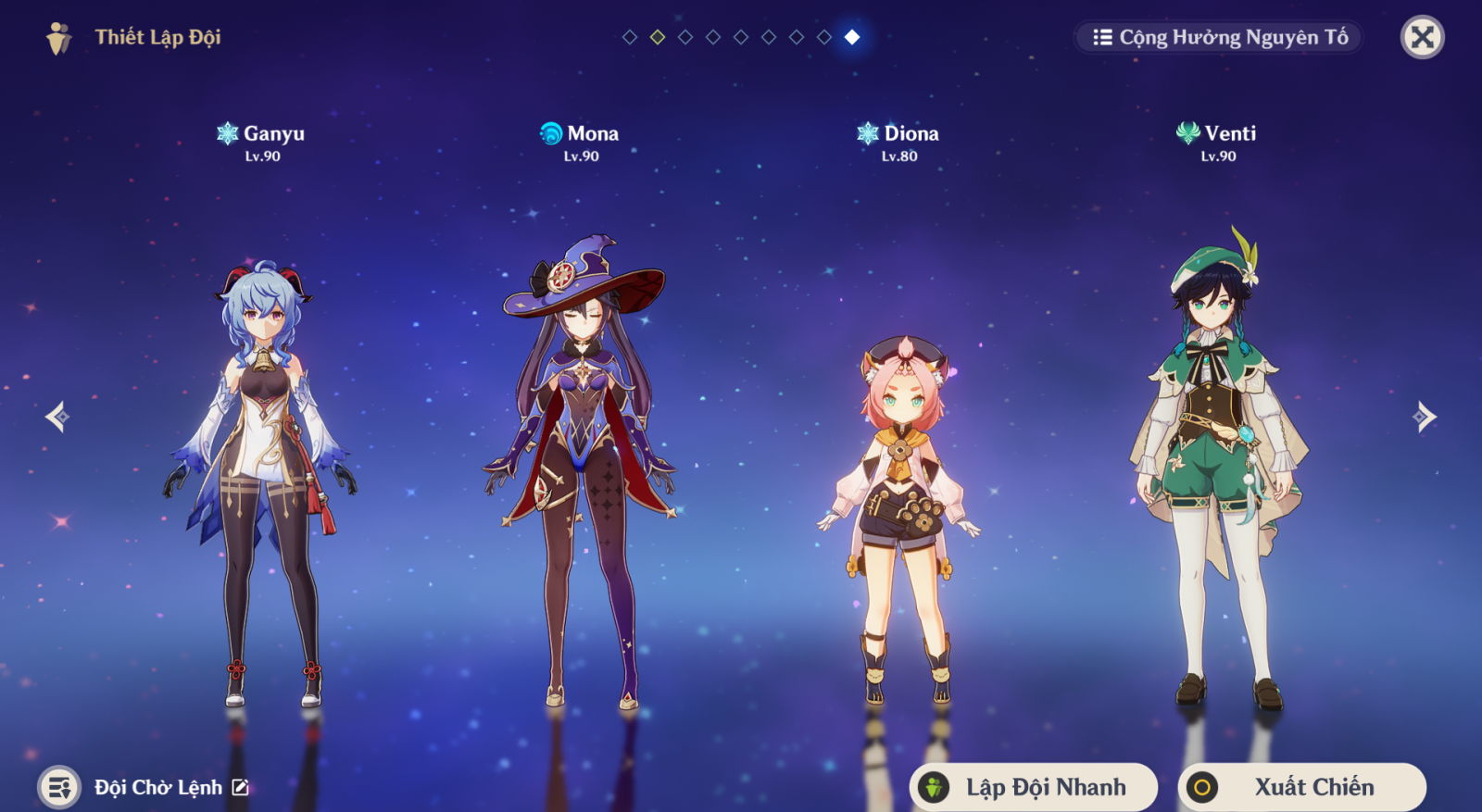Close the party setup screen
Image resolution: width=1482 pixels, height=812 pixels.
click(x=1422, y=38)
